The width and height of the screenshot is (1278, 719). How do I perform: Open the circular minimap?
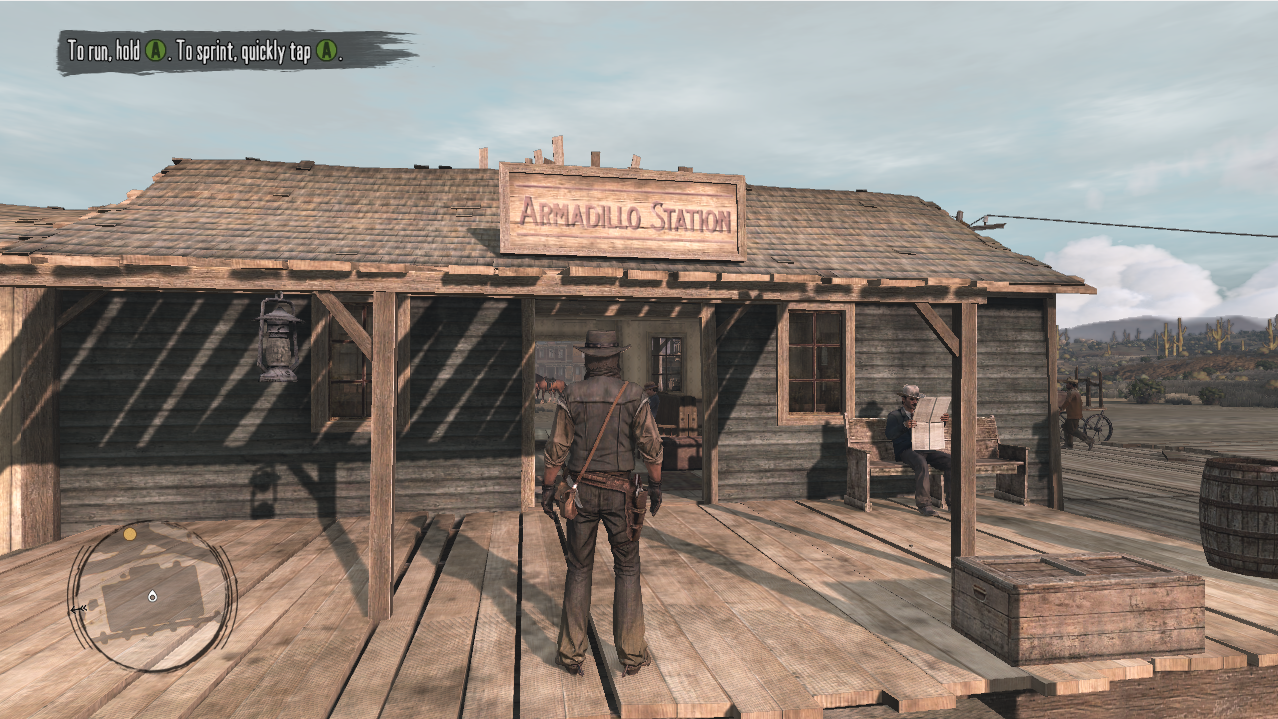[x=152, y=596]
